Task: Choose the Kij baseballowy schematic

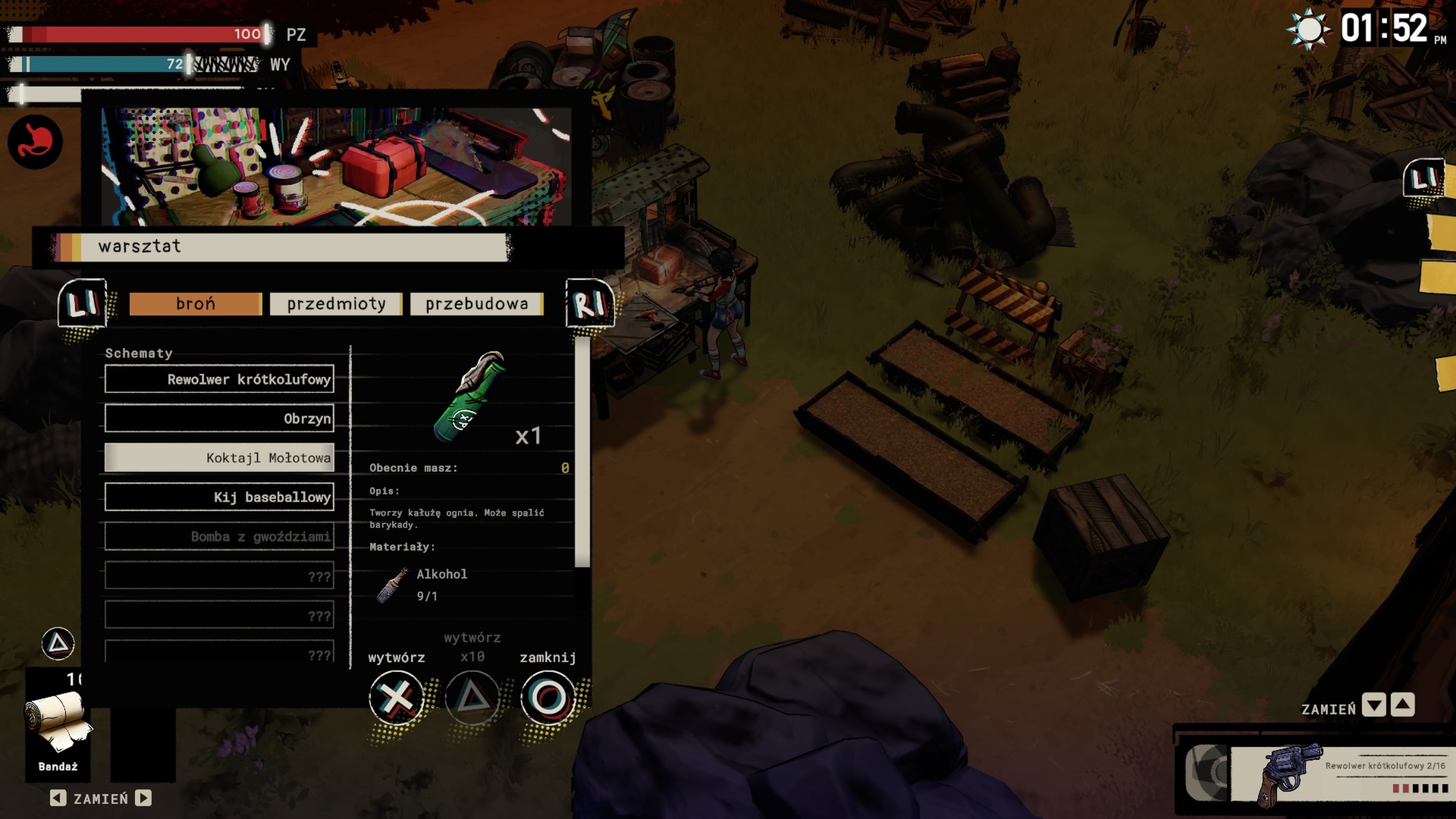Action: click(219, 497)
